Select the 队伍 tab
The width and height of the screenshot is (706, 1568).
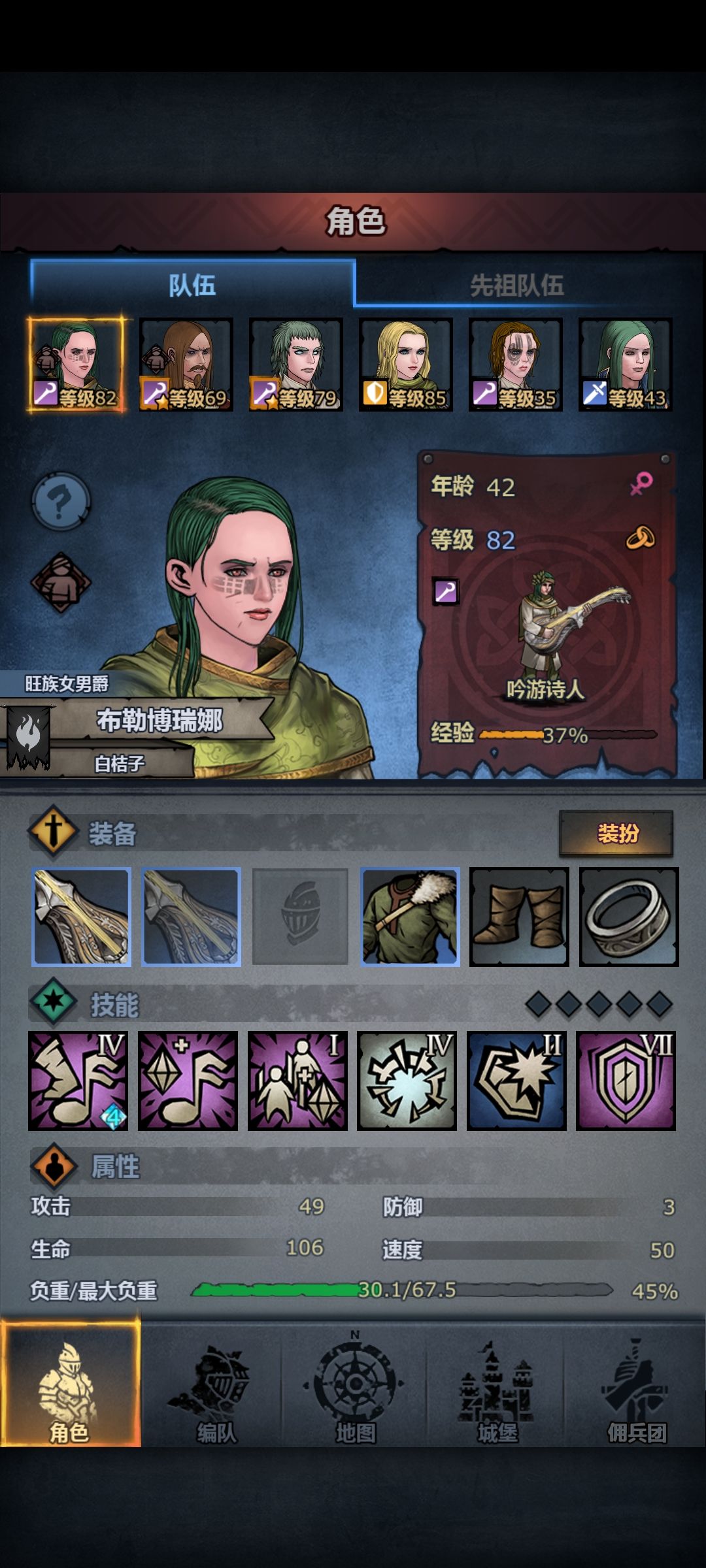pos(192,286)
